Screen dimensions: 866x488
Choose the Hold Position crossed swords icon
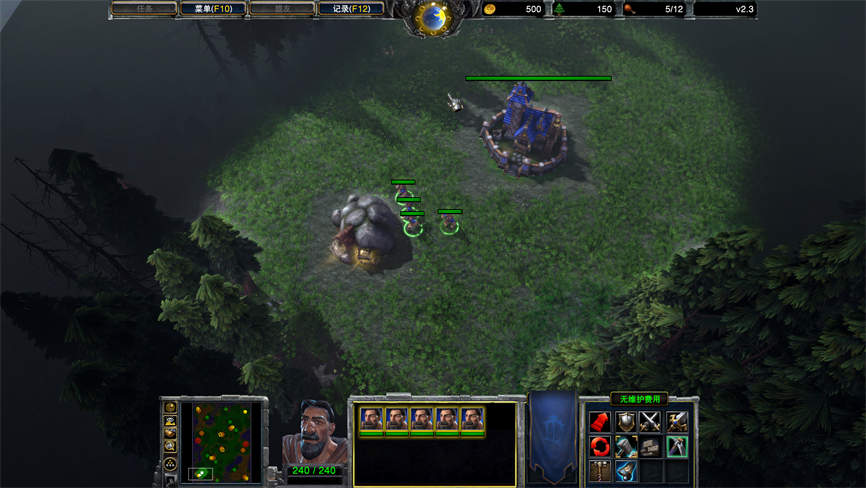(x=652, y=422)
